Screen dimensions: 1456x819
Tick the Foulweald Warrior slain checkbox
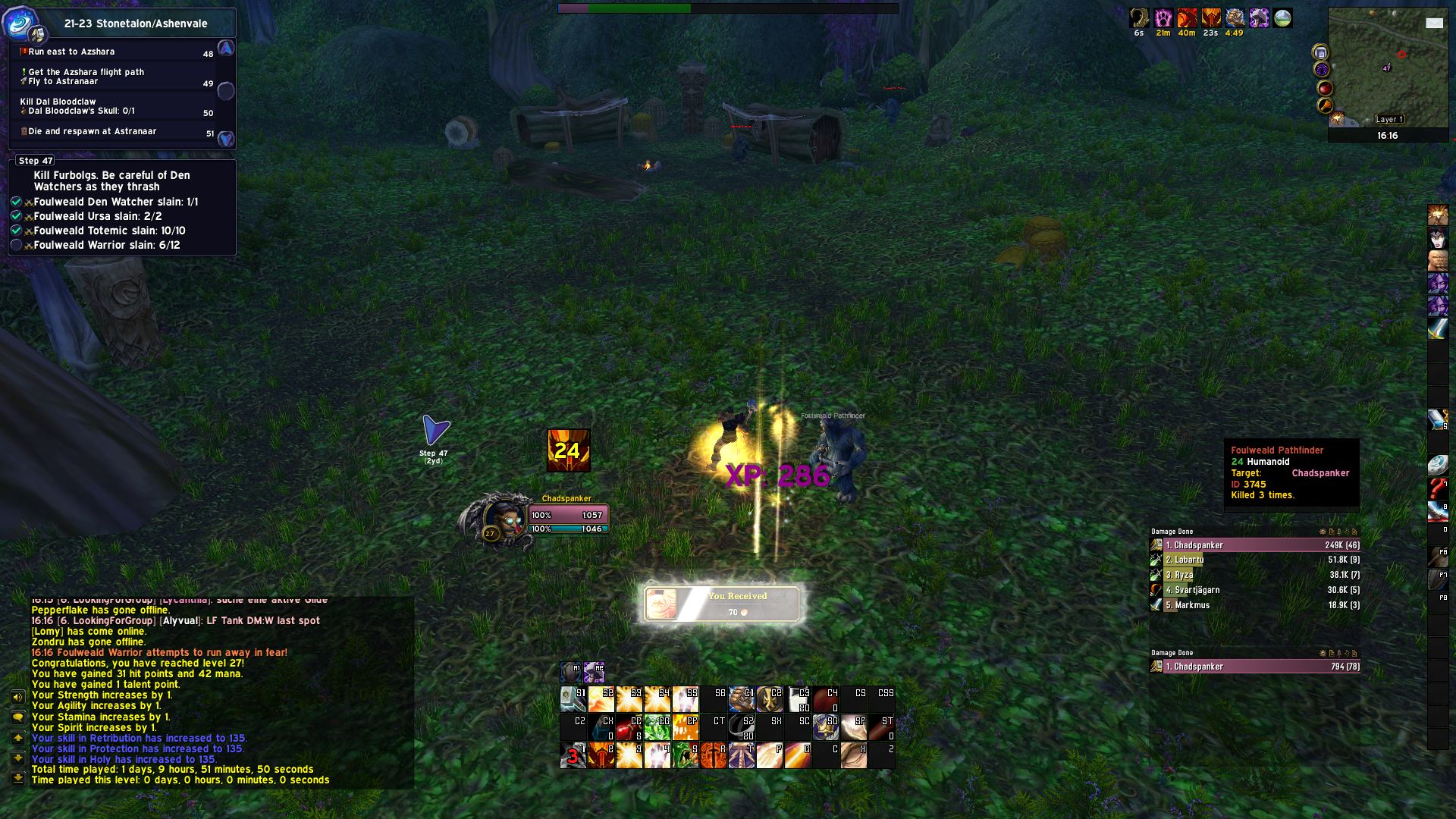coord(16,245)
